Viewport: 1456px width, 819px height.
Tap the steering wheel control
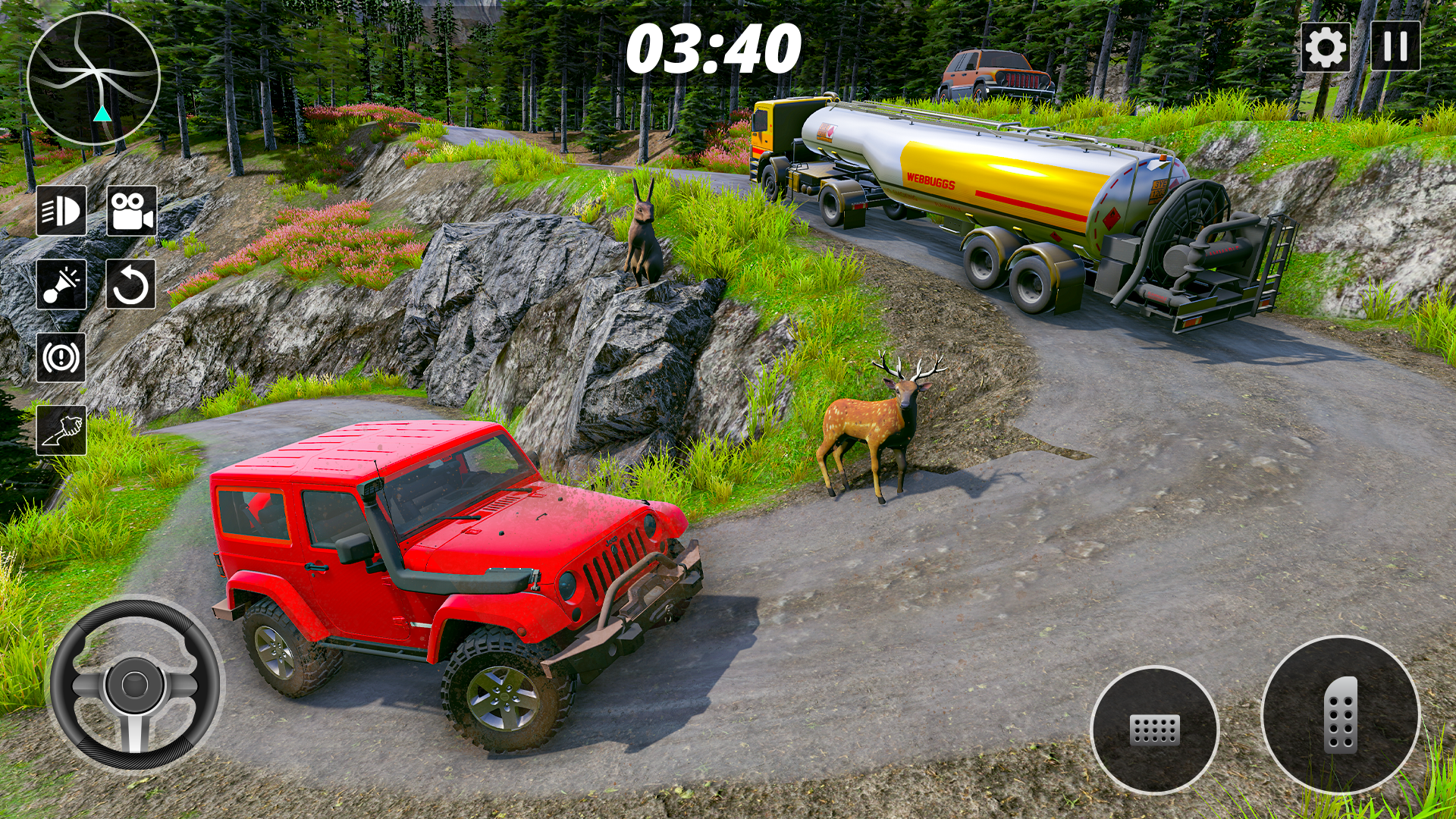point(135,684)
